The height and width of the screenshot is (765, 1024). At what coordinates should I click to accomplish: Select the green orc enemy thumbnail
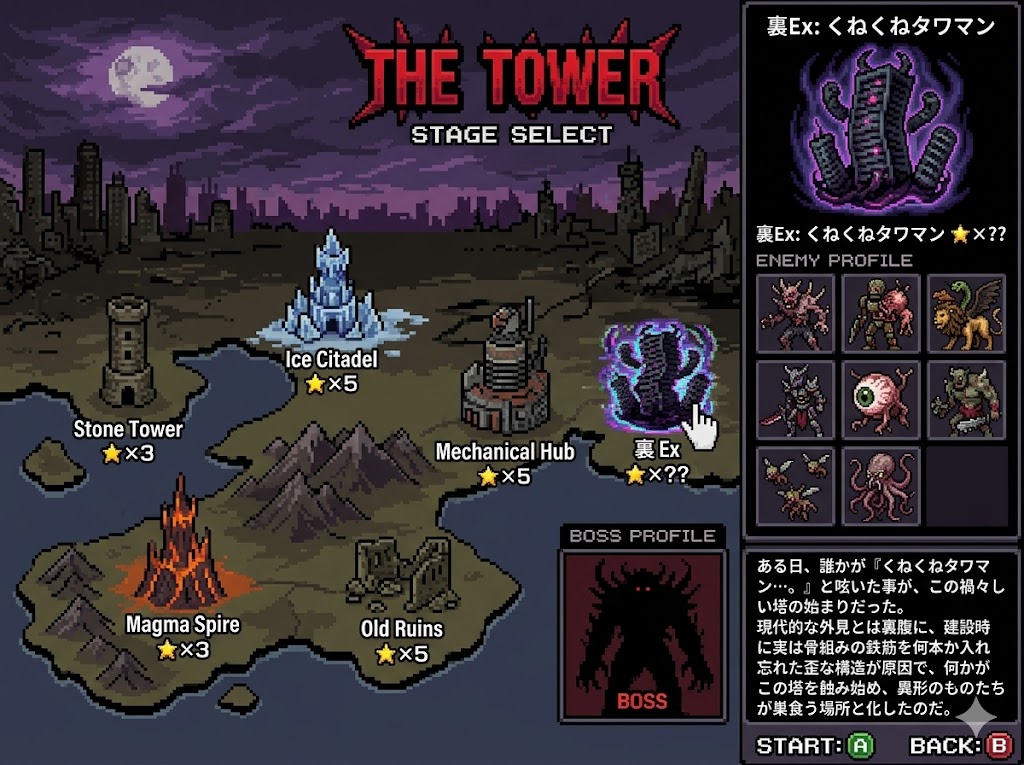(x=966, y=399)
